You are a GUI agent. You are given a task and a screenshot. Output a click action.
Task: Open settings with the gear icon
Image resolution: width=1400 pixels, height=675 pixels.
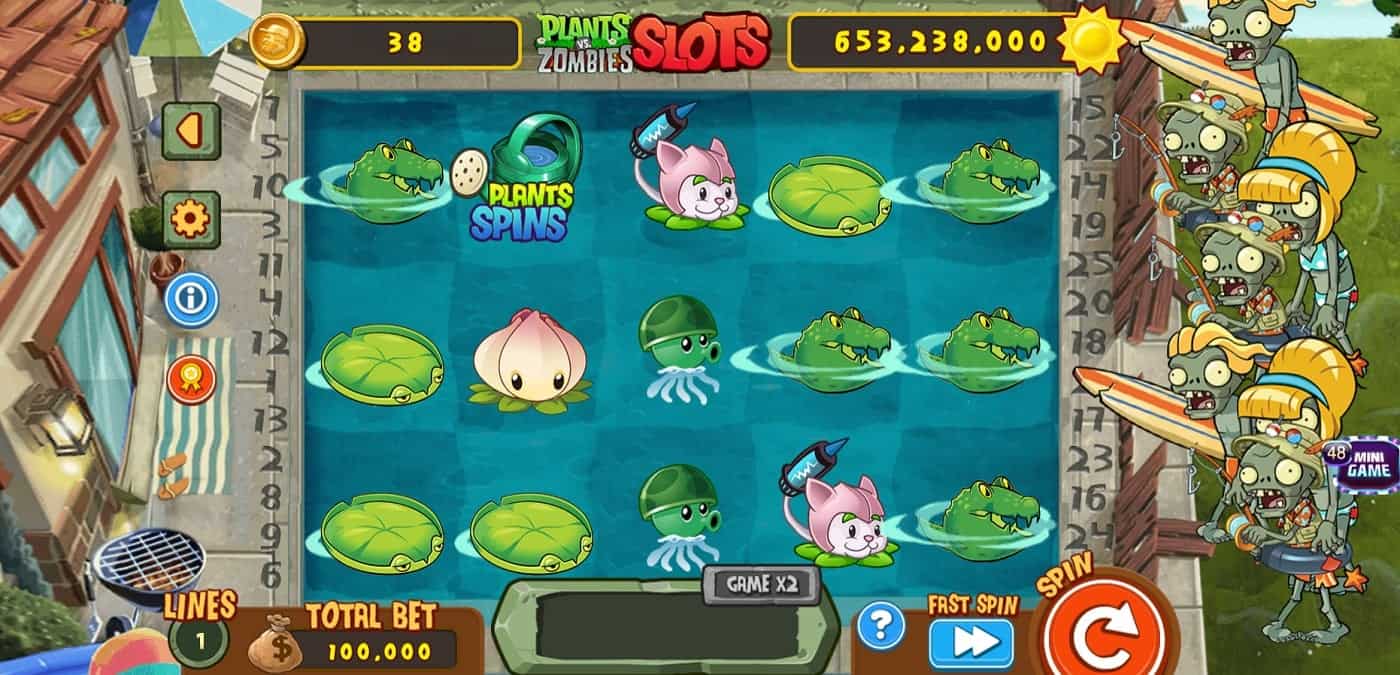pos(191,219)
